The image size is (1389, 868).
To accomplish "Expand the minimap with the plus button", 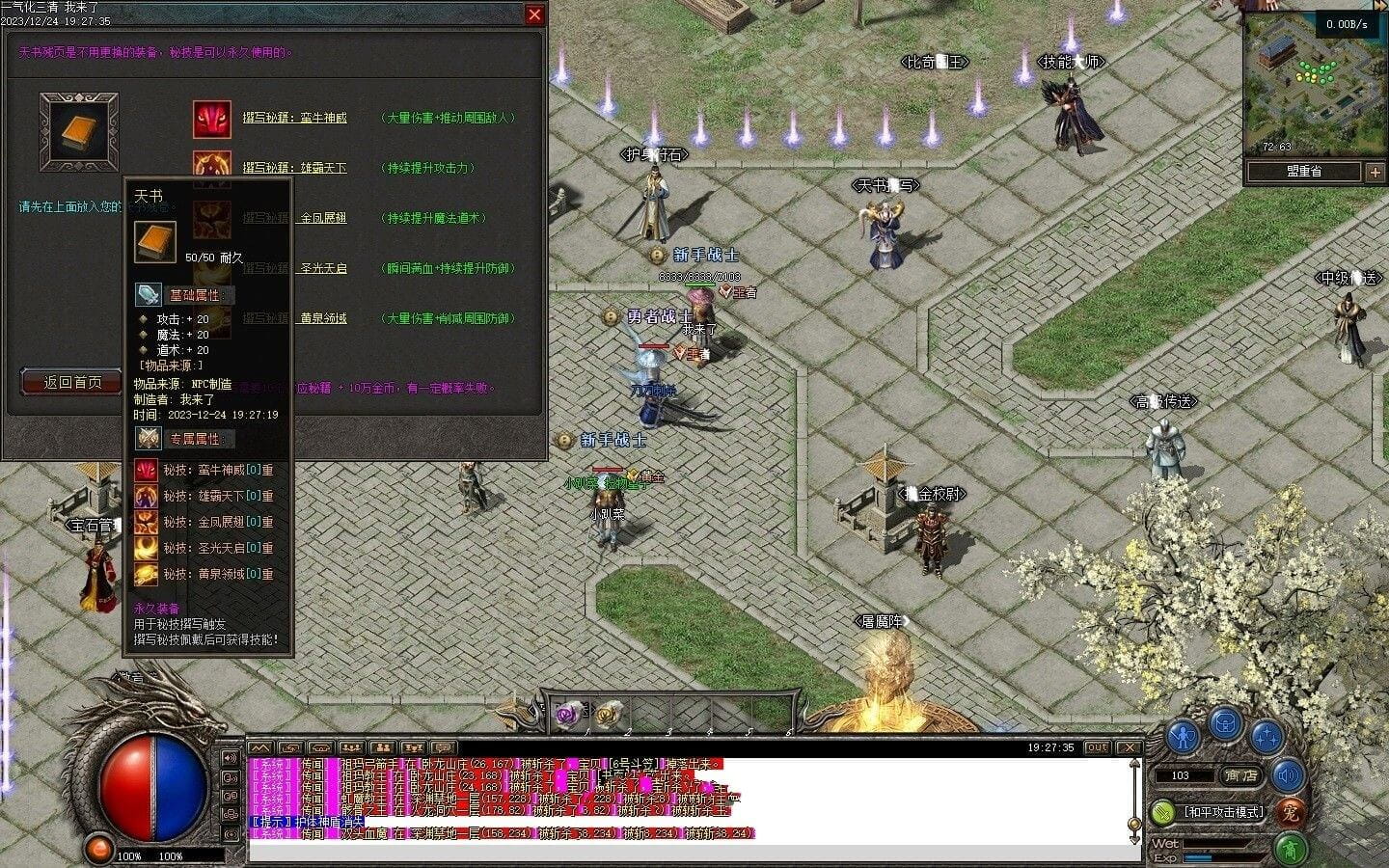I will [x=1375, y=172].
